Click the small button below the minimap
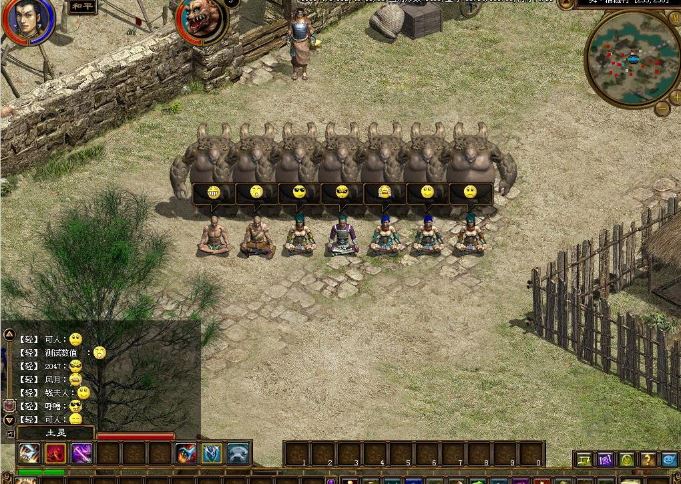681x484 pixels. pyautogui.click(x=661, y=109)
